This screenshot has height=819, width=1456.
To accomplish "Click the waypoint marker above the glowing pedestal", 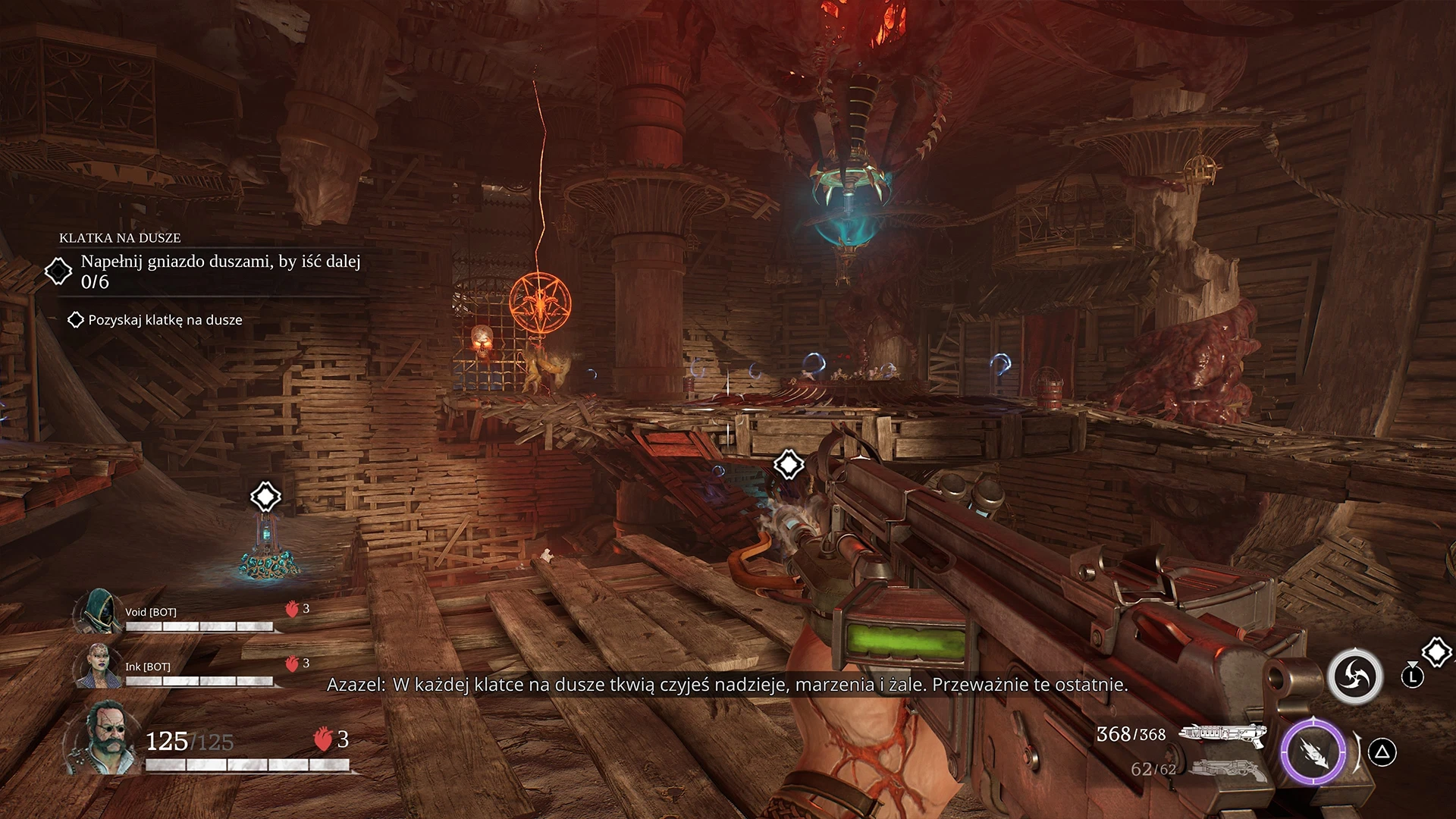I will pos(265,497).
